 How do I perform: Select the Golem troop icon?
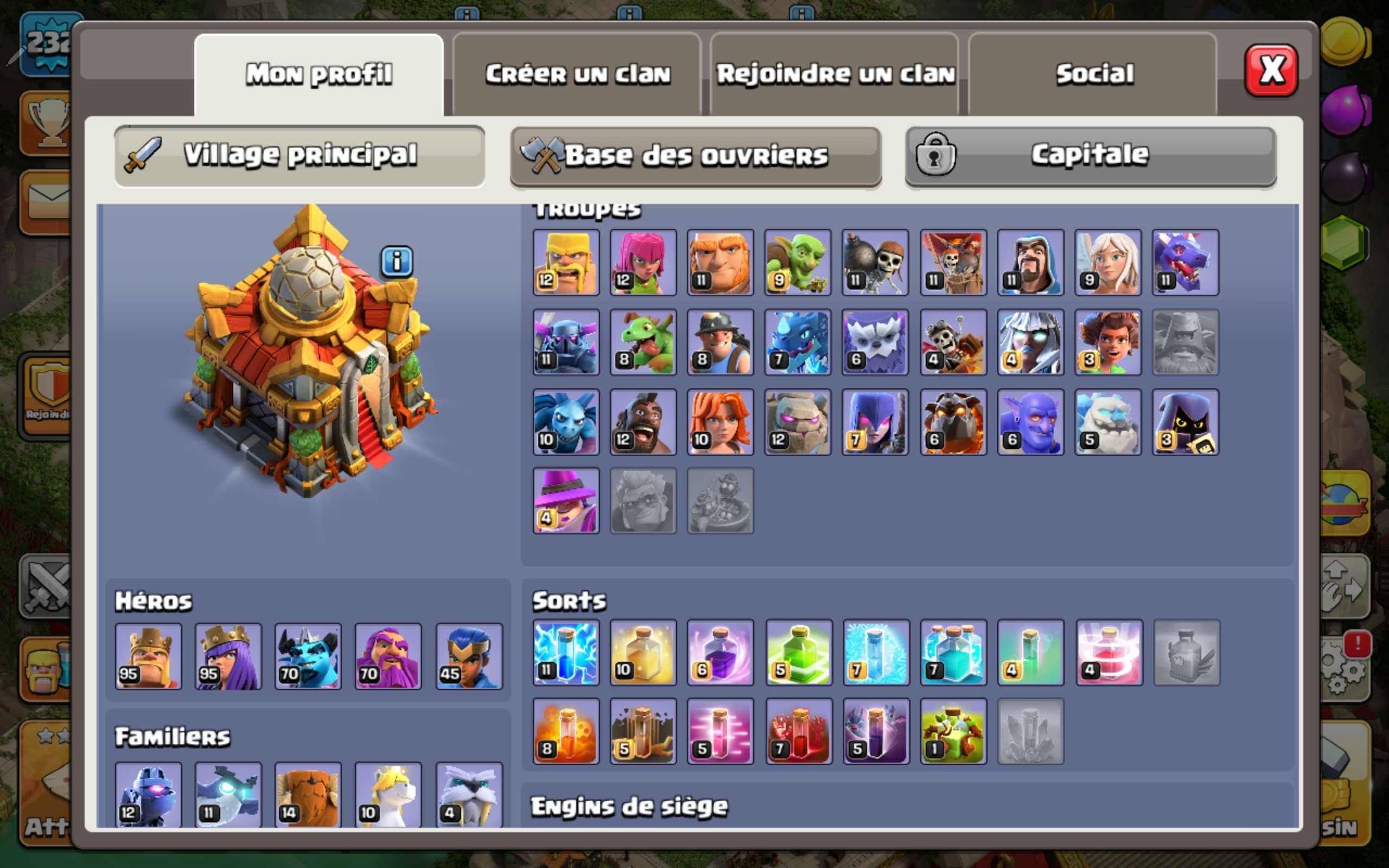click(798, 422)
